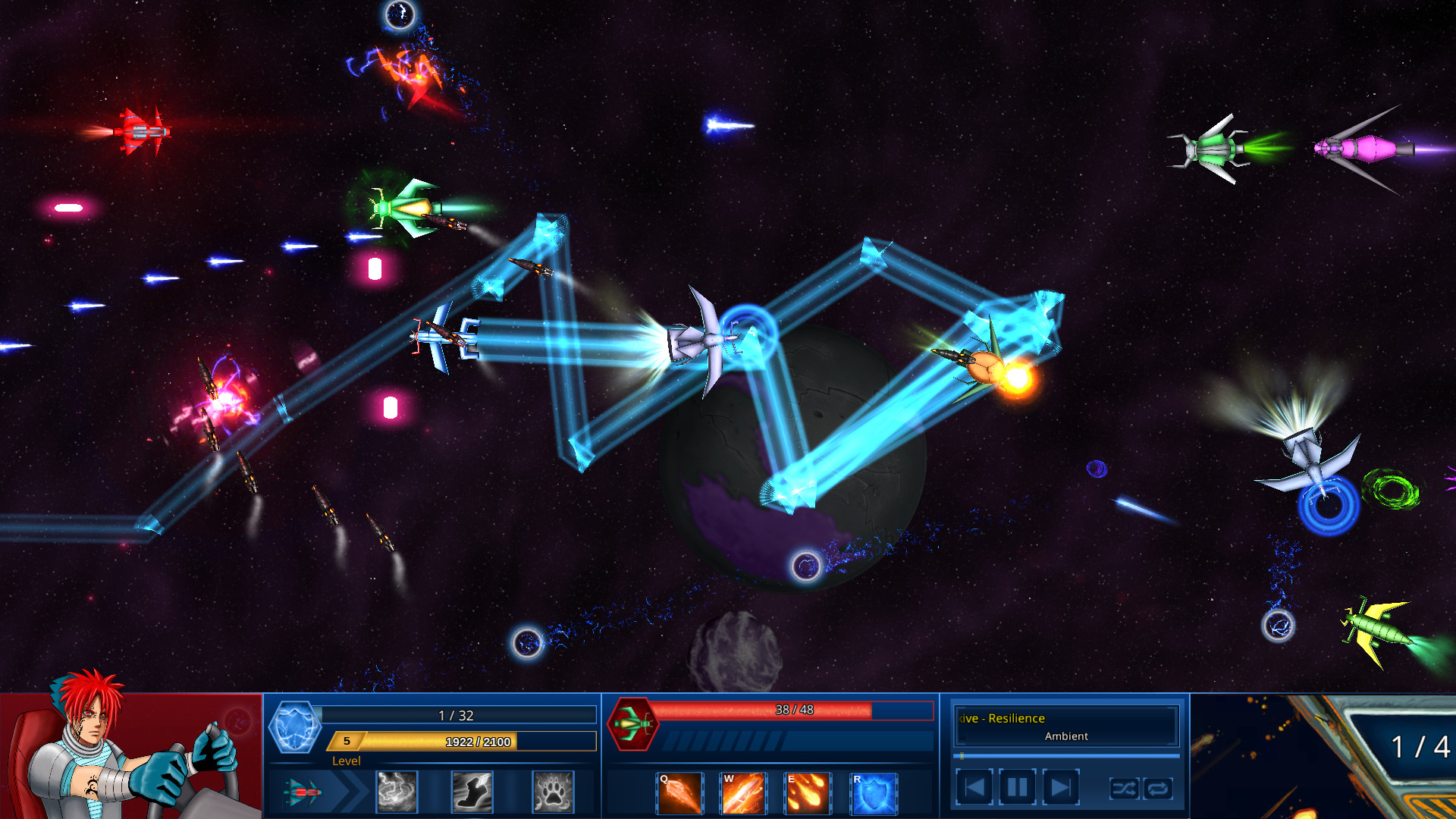Activate the Q fire breath ability
This screenshot has width=1456, height=819.
(x=679, y=792)
